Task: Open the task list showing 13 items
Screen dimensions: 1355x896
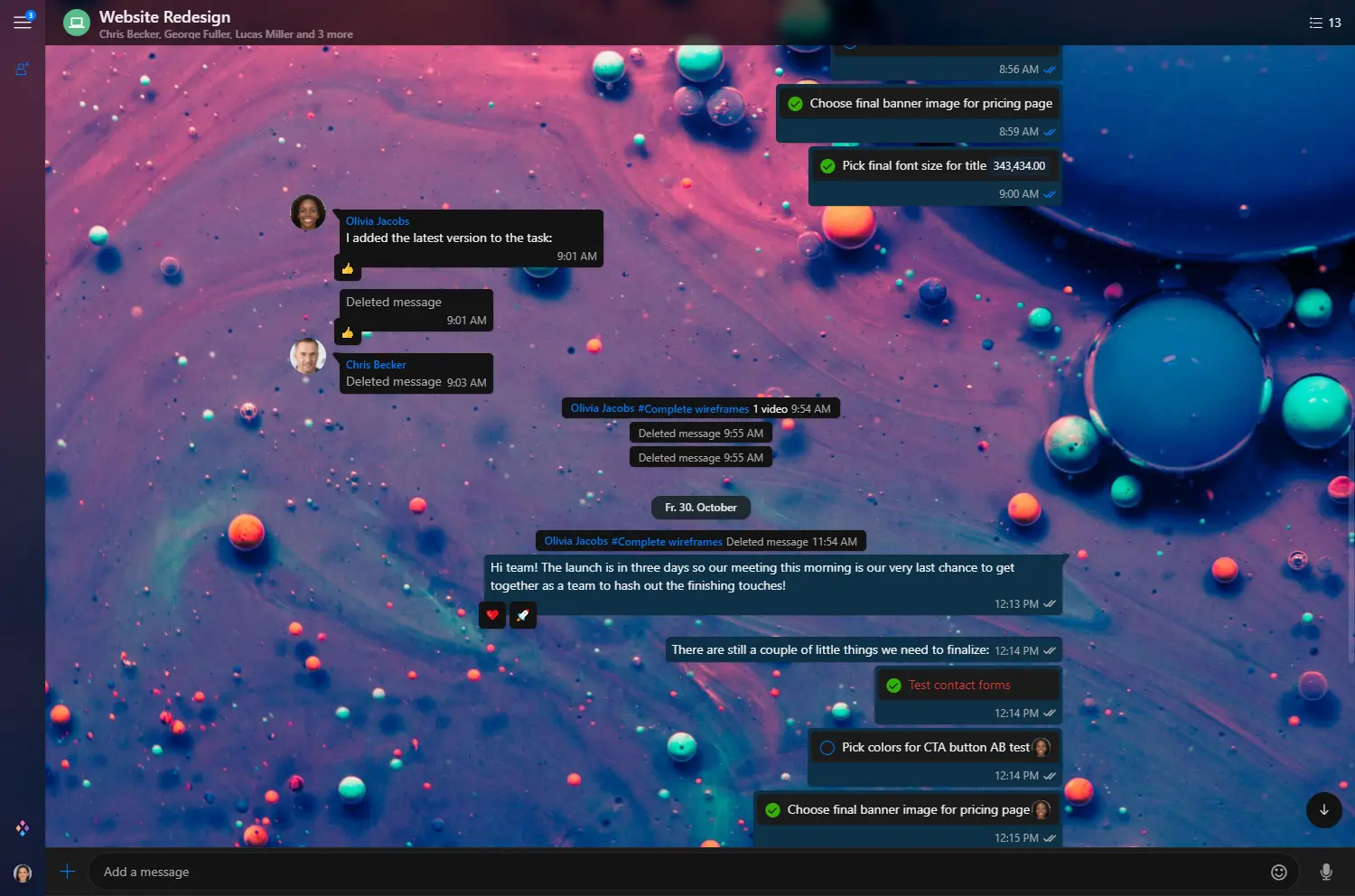Action: click(1324, 23)
